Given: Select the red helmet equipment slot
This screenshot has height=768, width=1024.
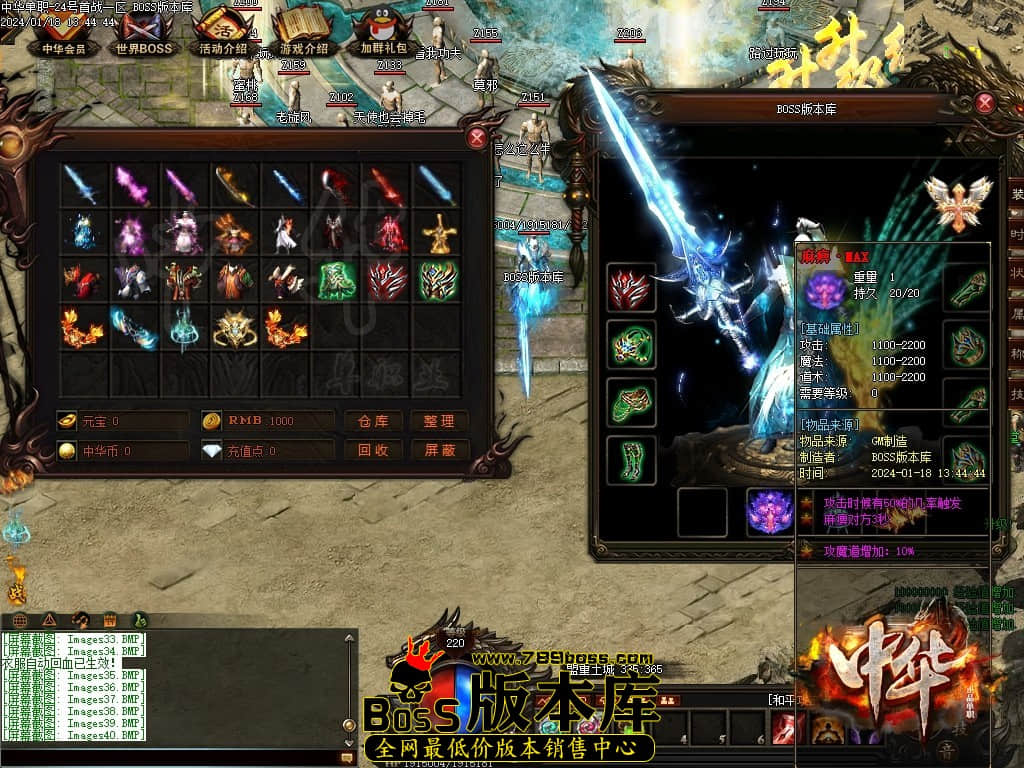Looking at the screenshot, I should 631,289.
